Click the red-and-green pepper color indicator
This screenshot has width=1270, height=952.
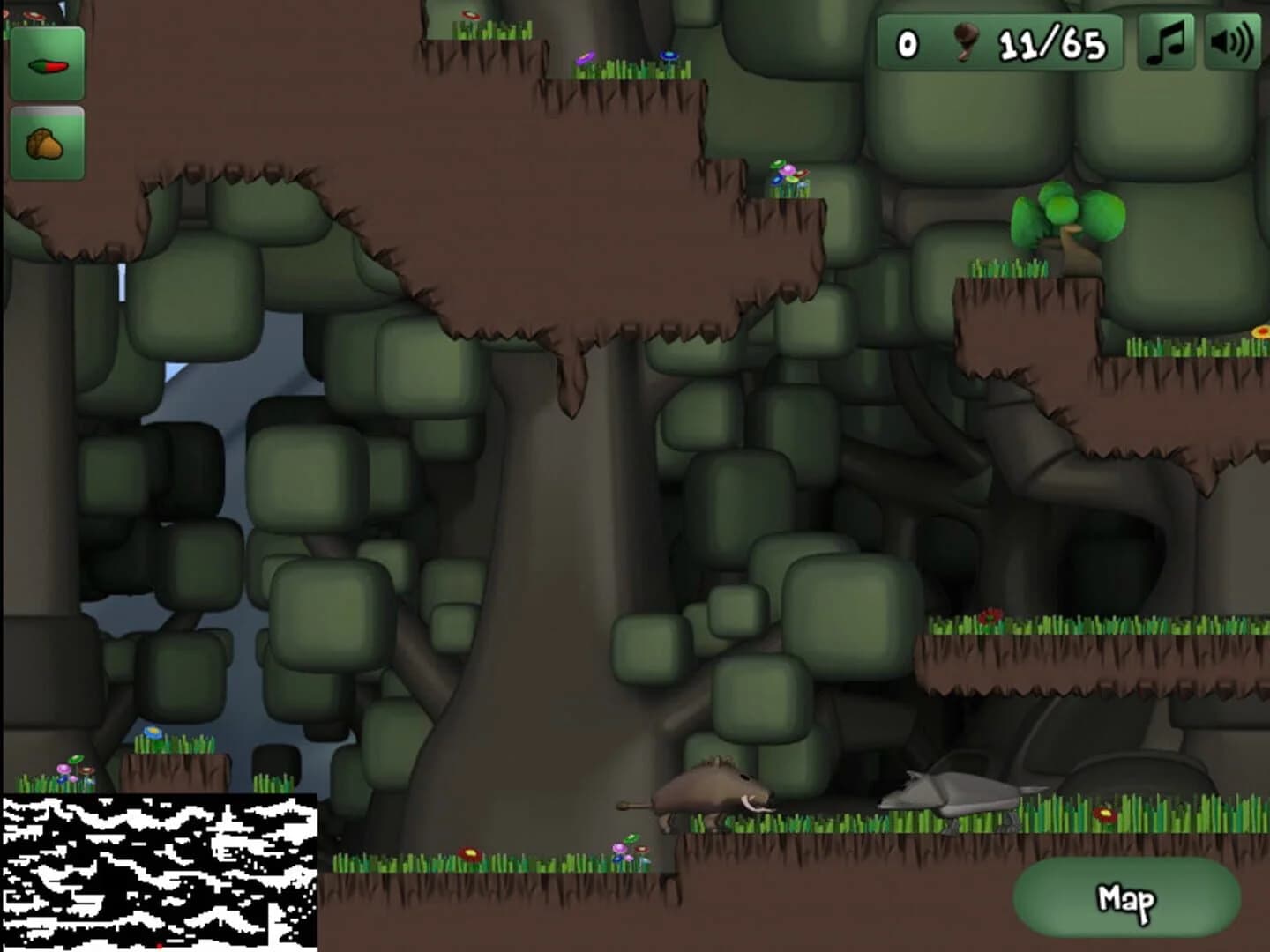[x=49, y=65]
